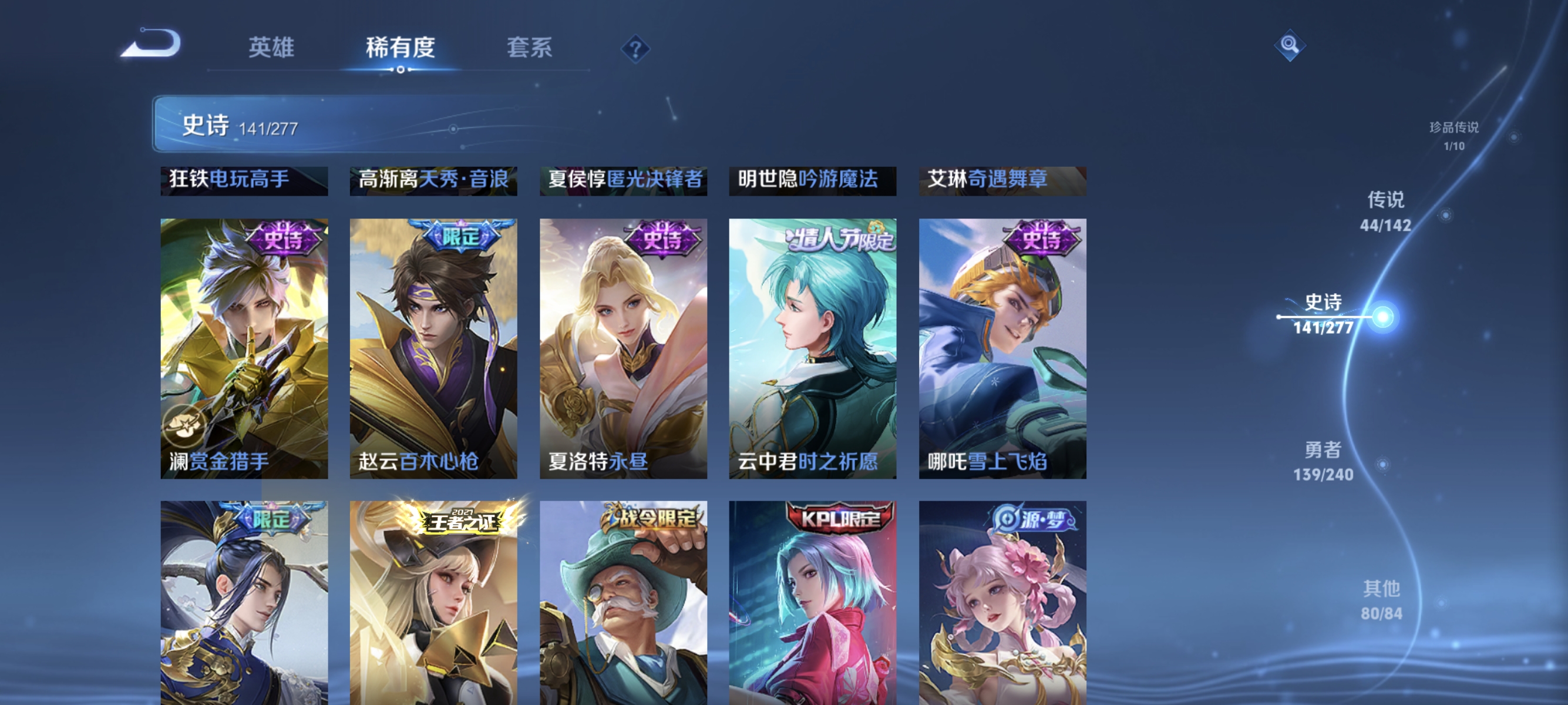Open the search function in the top right
The width and height of the screenshot is (1568, 705).
[1291, 45]
